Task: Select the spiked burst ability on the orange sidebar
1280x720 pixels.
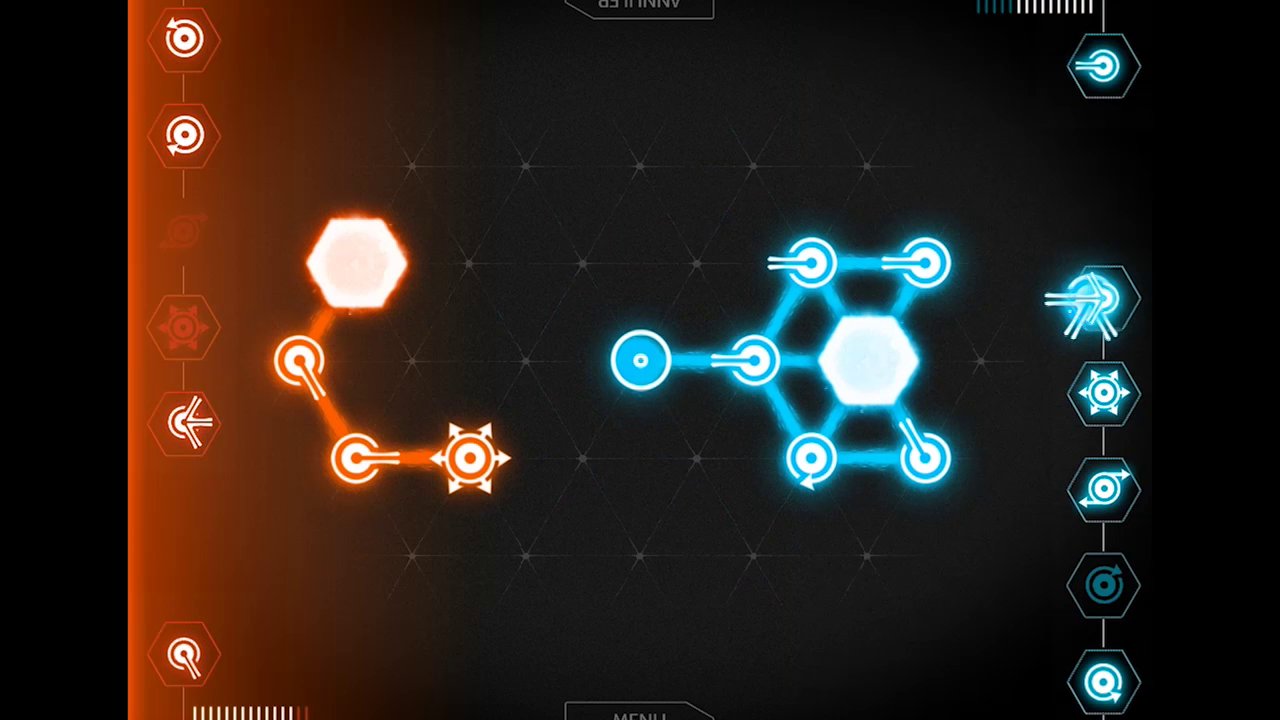Action: (x=184, y=326)
